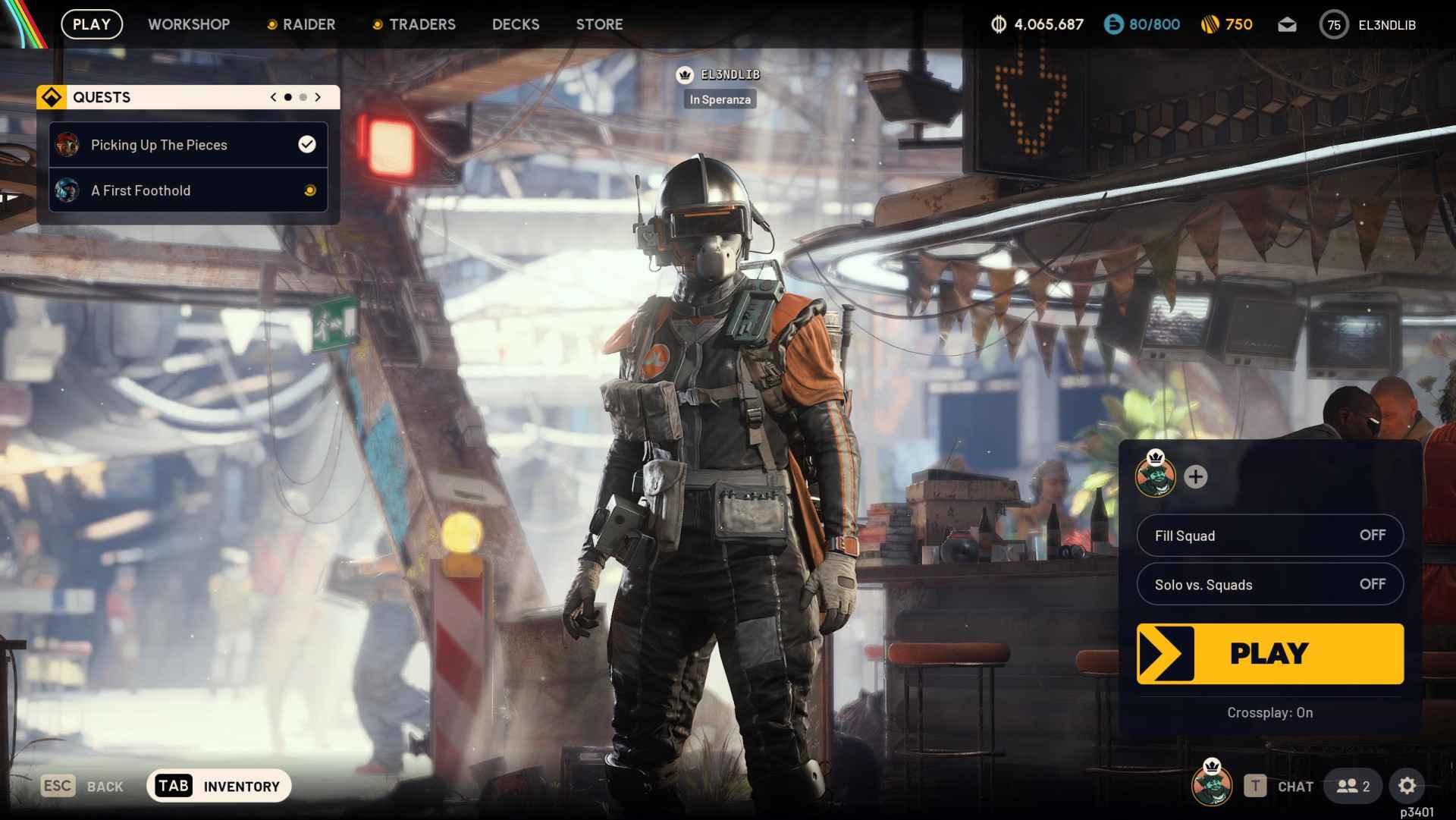
Task: Click the blue currency icon showing 80/800
Action: [x=1112, y=24]
